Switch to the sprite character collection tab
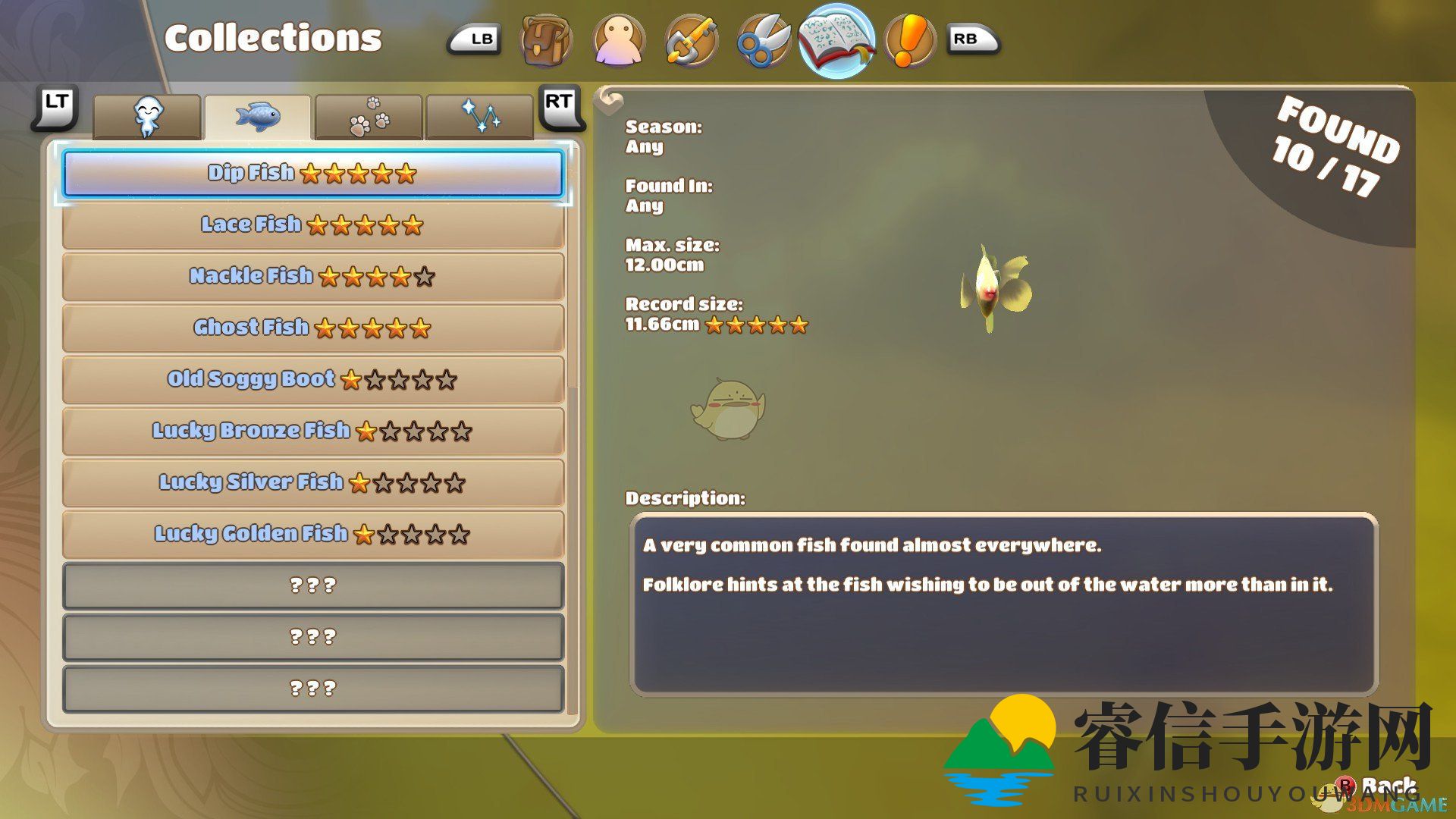 [x=148, y=118]
